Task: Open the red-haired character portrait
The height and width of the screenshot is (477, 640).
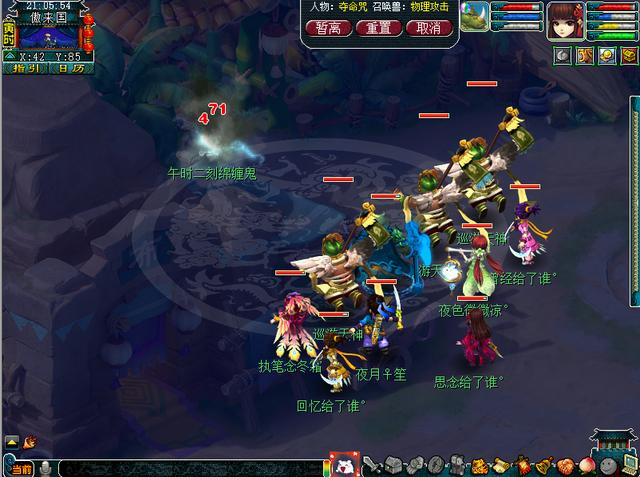Action: pyautogui.click(x=563, y=18)
